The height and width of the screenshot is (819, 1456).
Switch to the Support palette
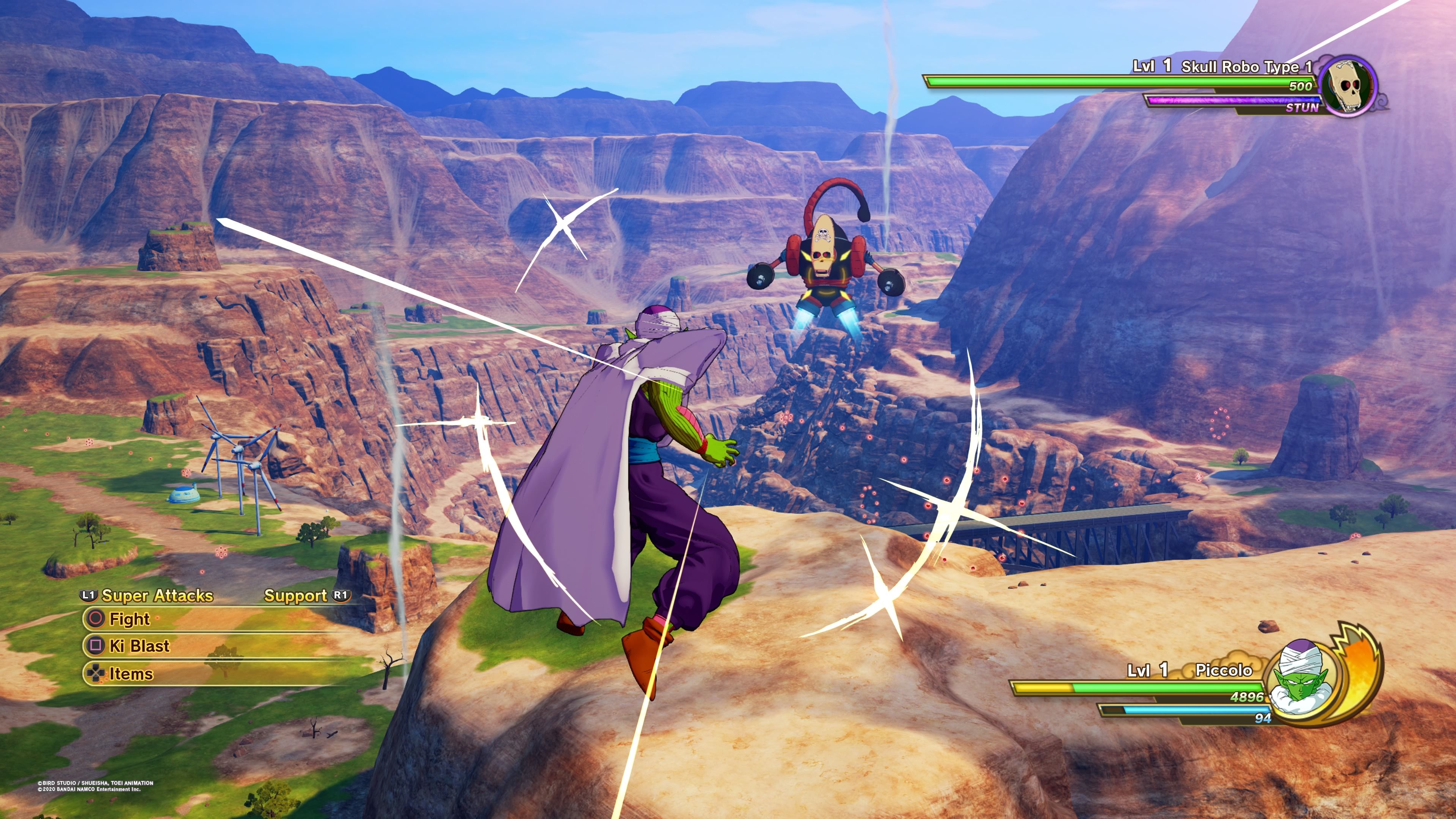tap(296, 596)
